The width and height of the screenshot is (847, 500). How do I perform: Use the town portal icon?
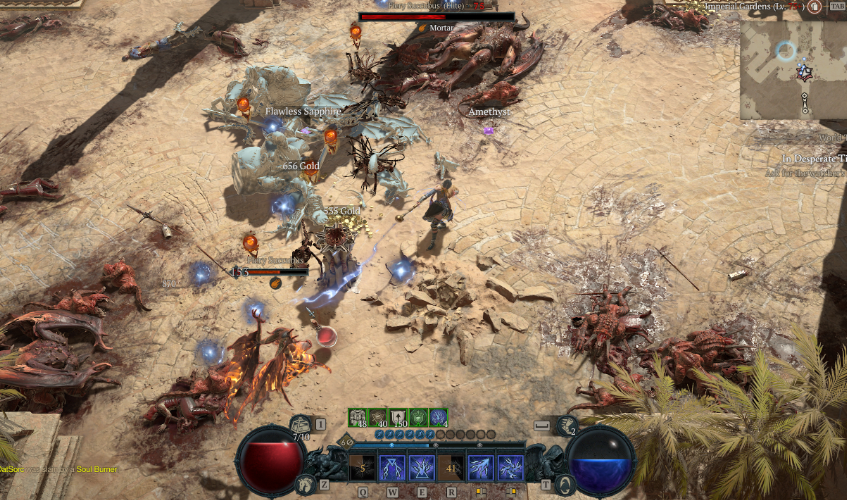pyautogui.click(x=565, y=483)
